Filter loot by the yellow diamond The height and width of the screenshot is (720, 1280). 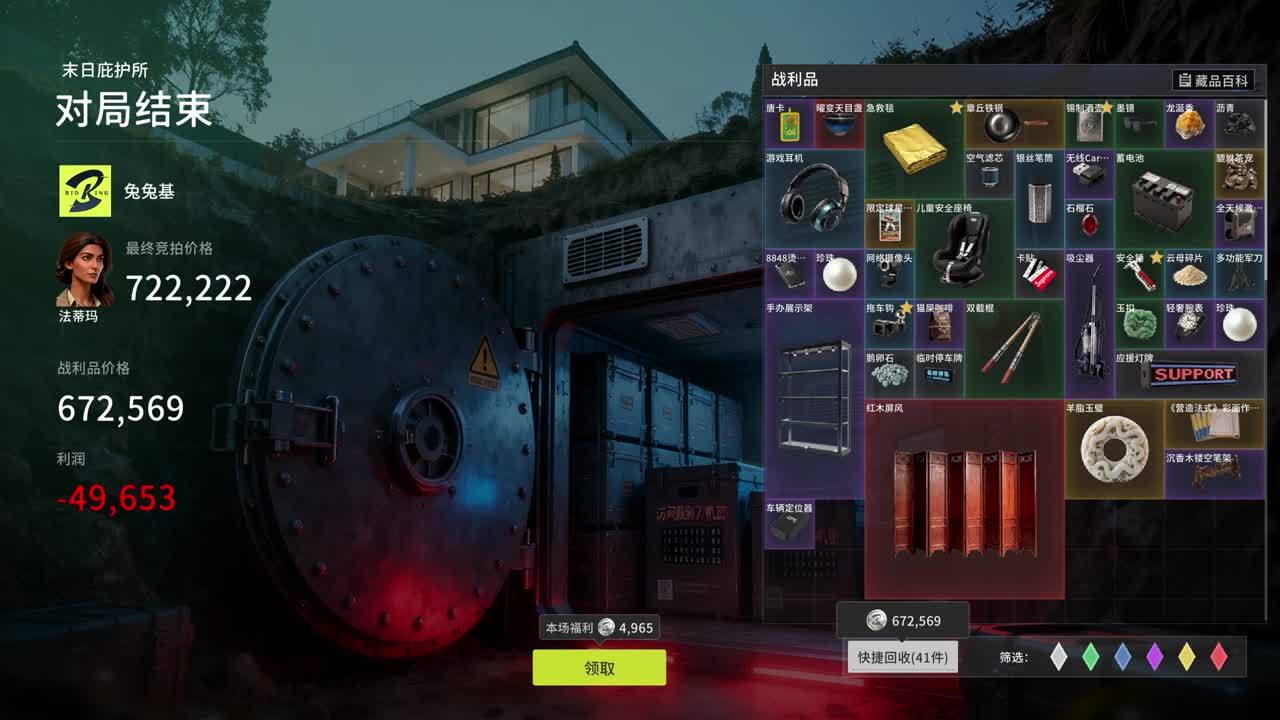point(1187,656)
